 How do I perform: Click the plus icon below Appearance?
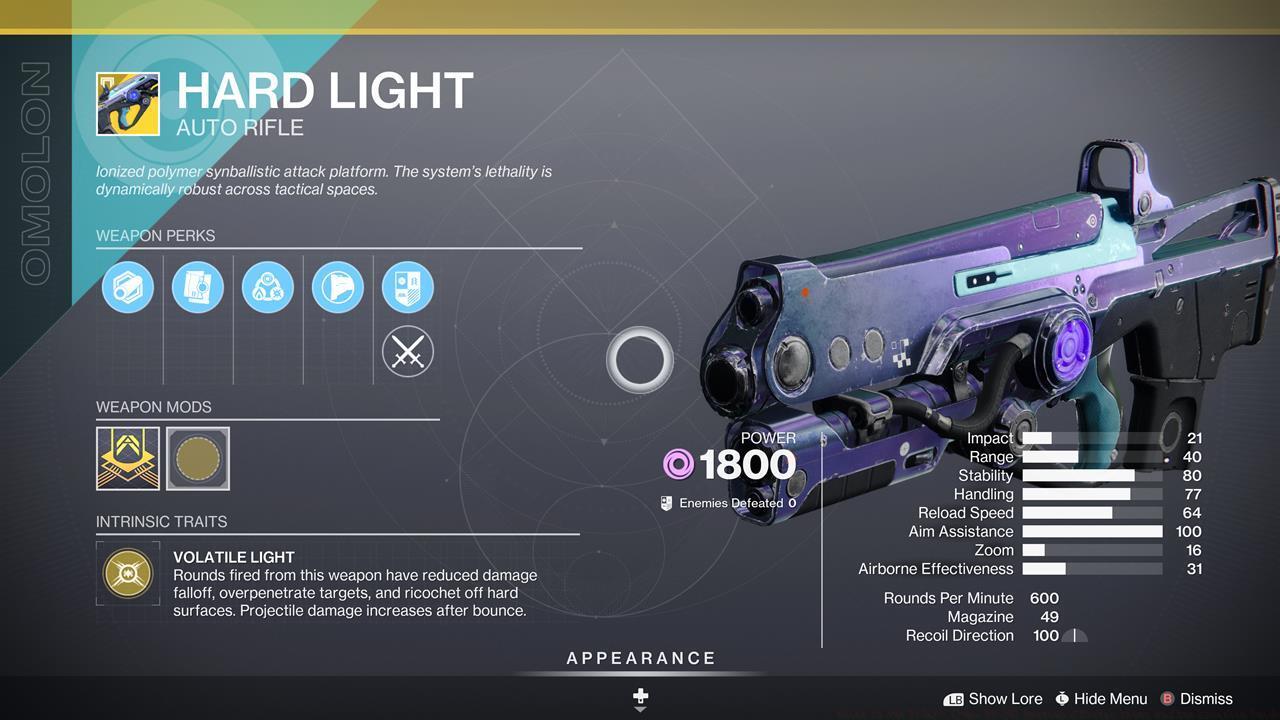[640, 693]
